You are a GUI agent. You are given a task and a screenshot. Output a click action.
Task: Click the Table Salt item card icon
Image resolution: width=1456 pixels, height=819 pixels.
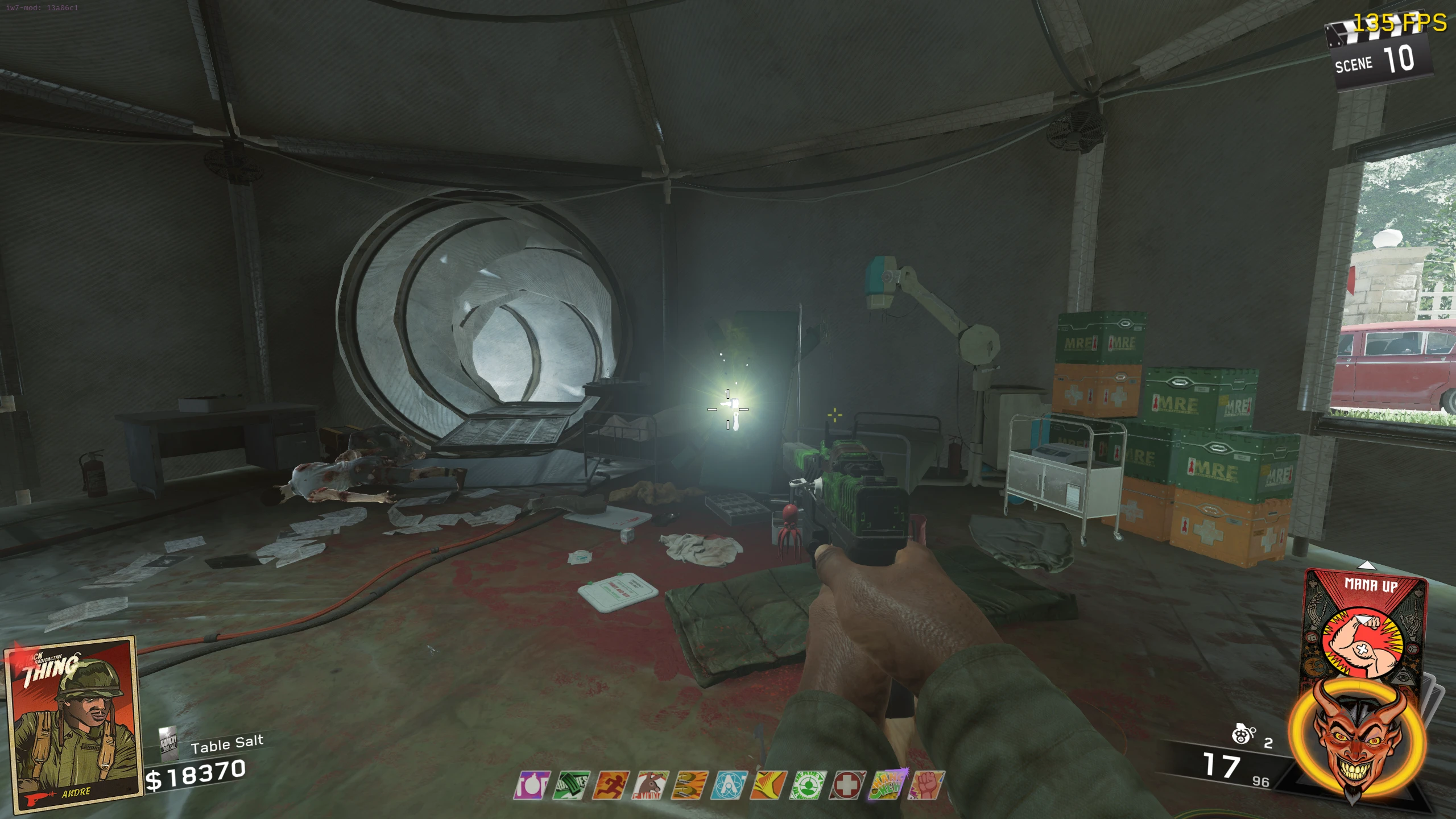click(x=168, y=743)
